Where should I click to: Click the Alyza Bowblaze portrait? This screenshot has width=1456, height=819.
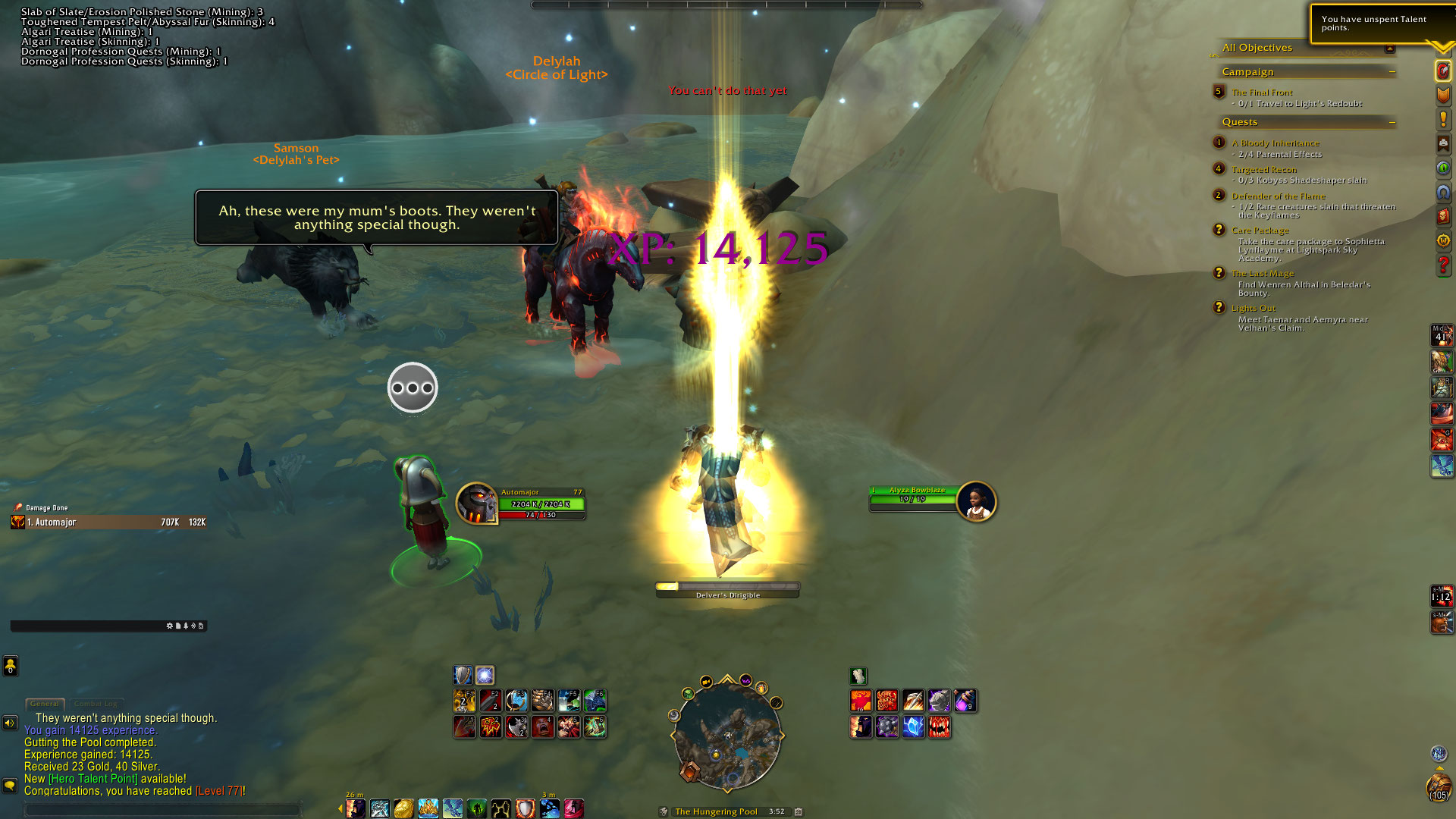976,501
